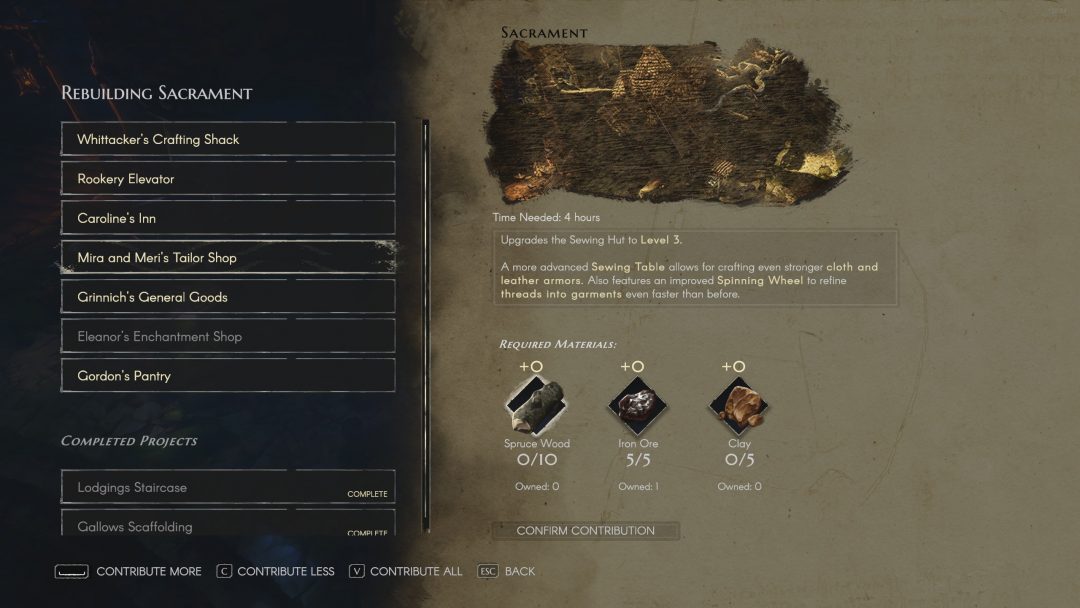Select Mira and Meri's Tailor Shop
Viewport: 1080px width, 608px height.
point(228,258)
